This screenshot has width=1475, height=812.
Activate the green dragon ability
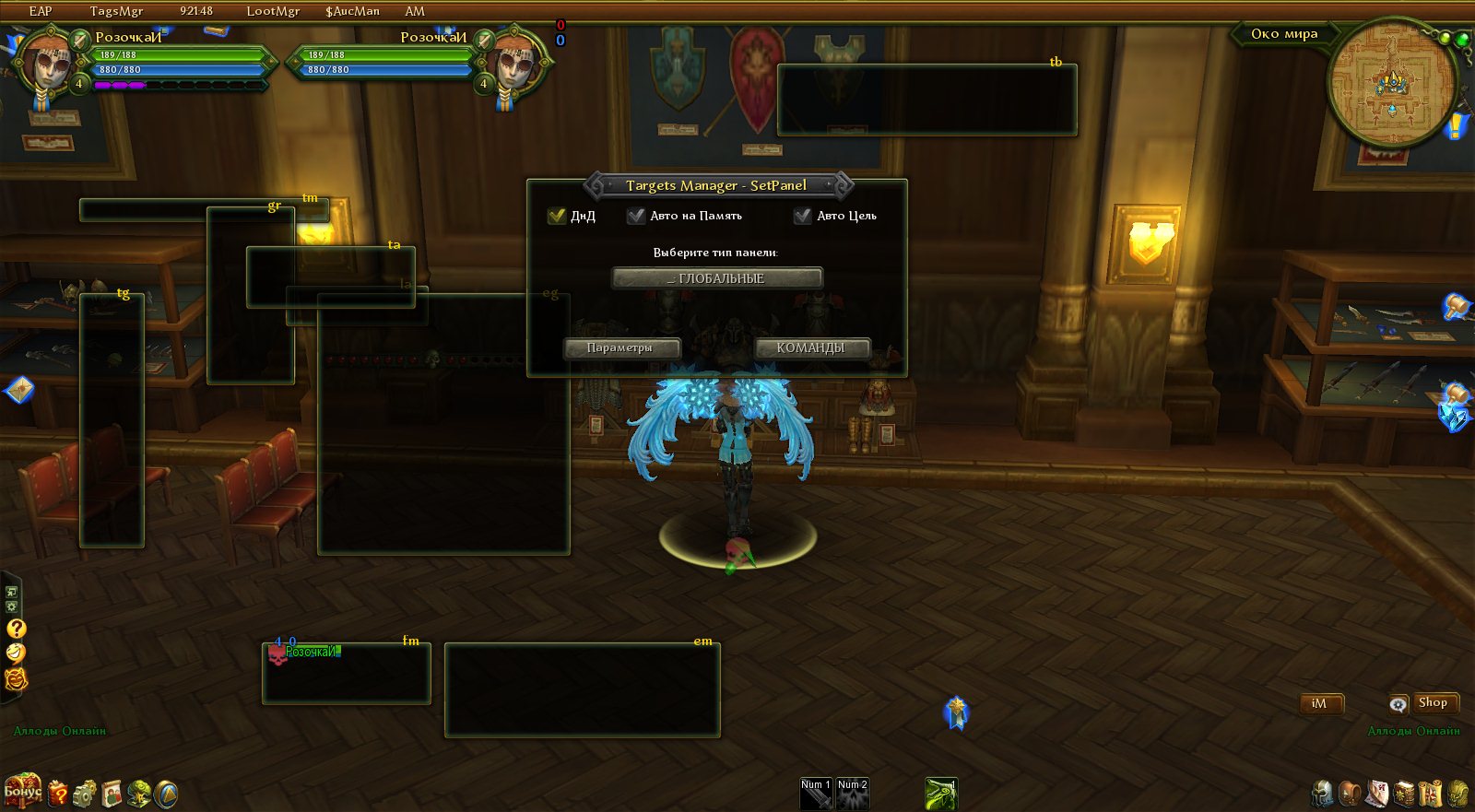941,793
